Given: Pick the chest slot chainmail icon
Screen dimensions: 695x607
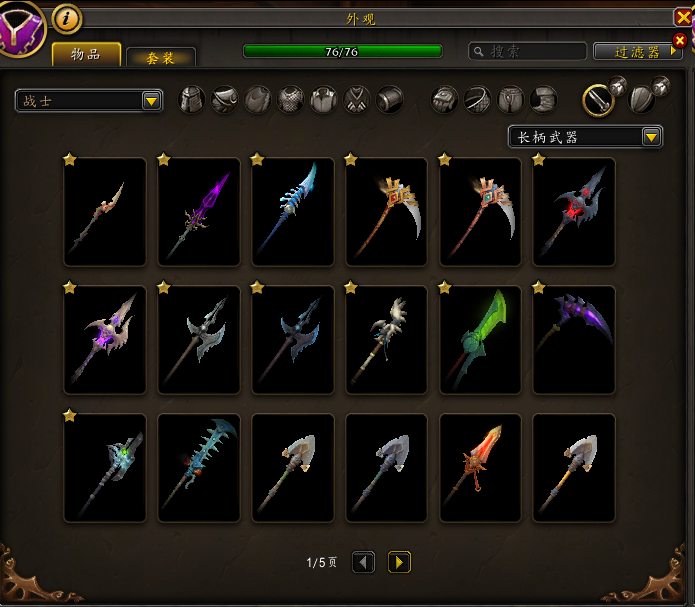Looking at the screenshot, I should [291, 99].
